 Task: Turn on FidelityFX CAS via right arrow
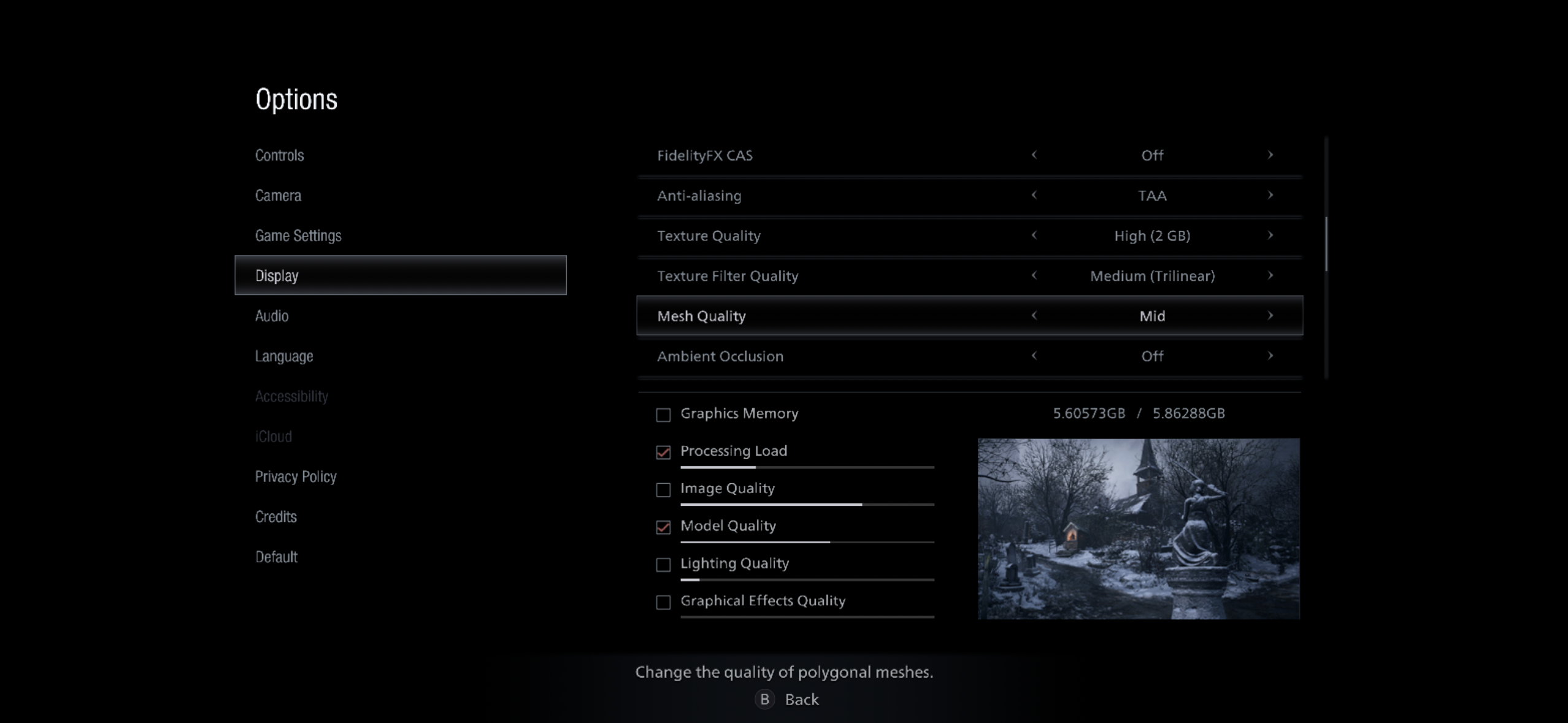(x=1270, y=155)
